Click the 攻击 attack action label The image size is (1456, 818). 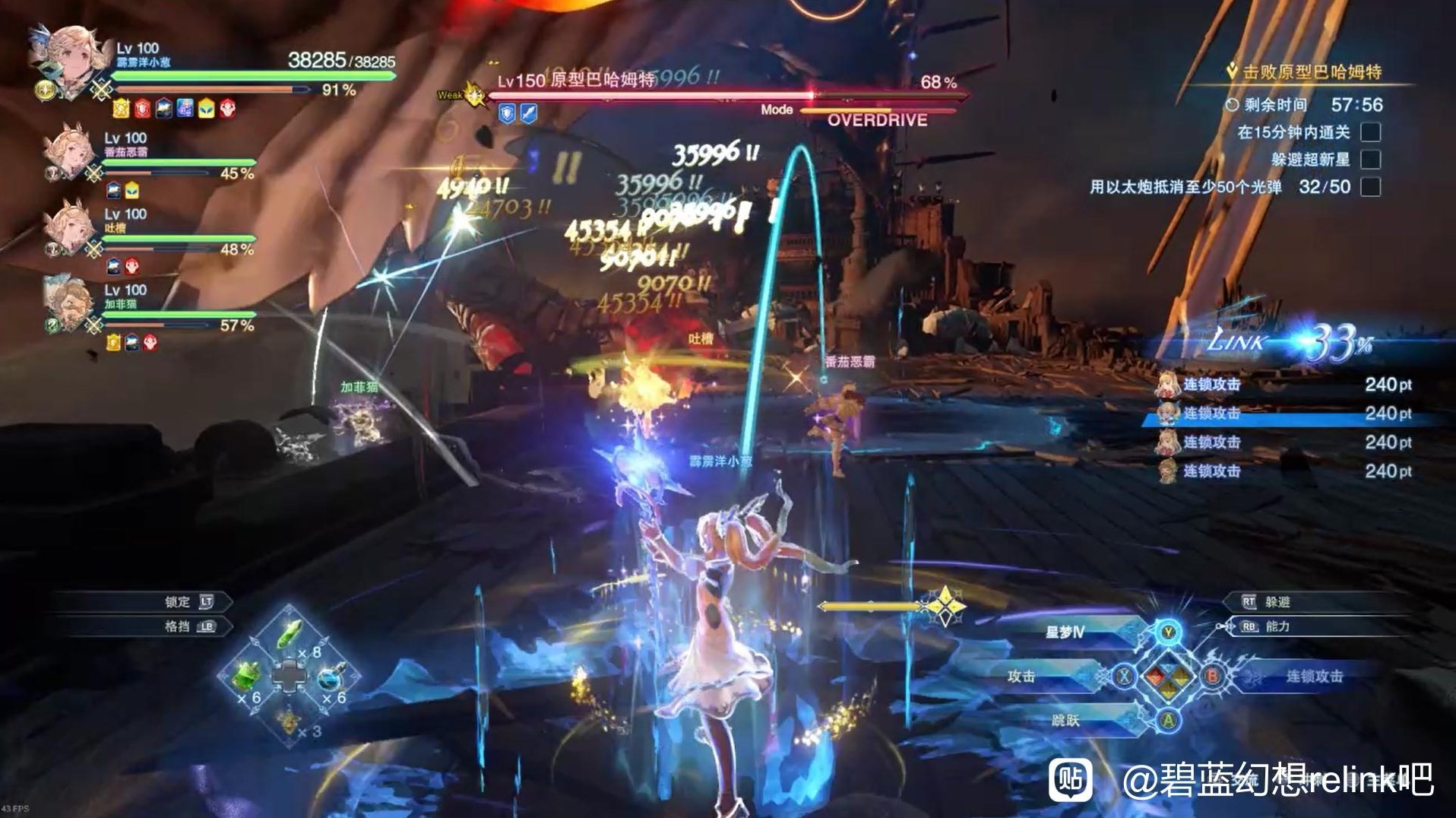(x=1021, y=677)
